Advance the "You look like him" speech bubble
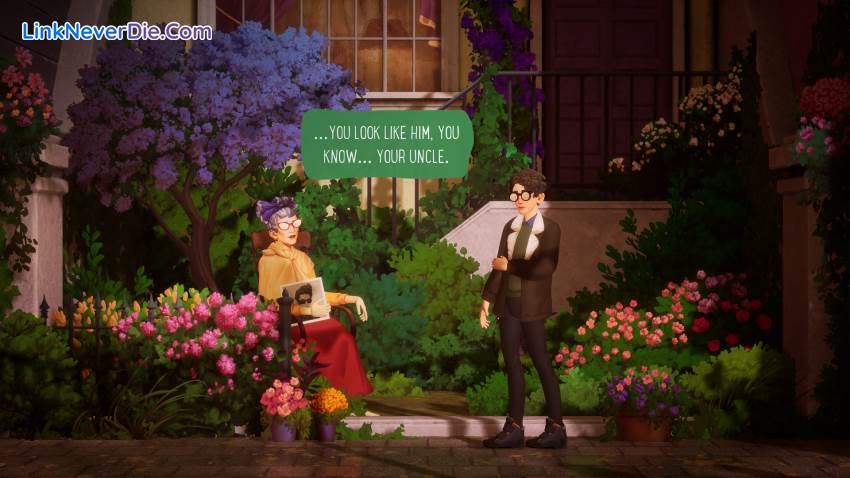850x478 pixels. pyautogui.click(x=386, y=145)
